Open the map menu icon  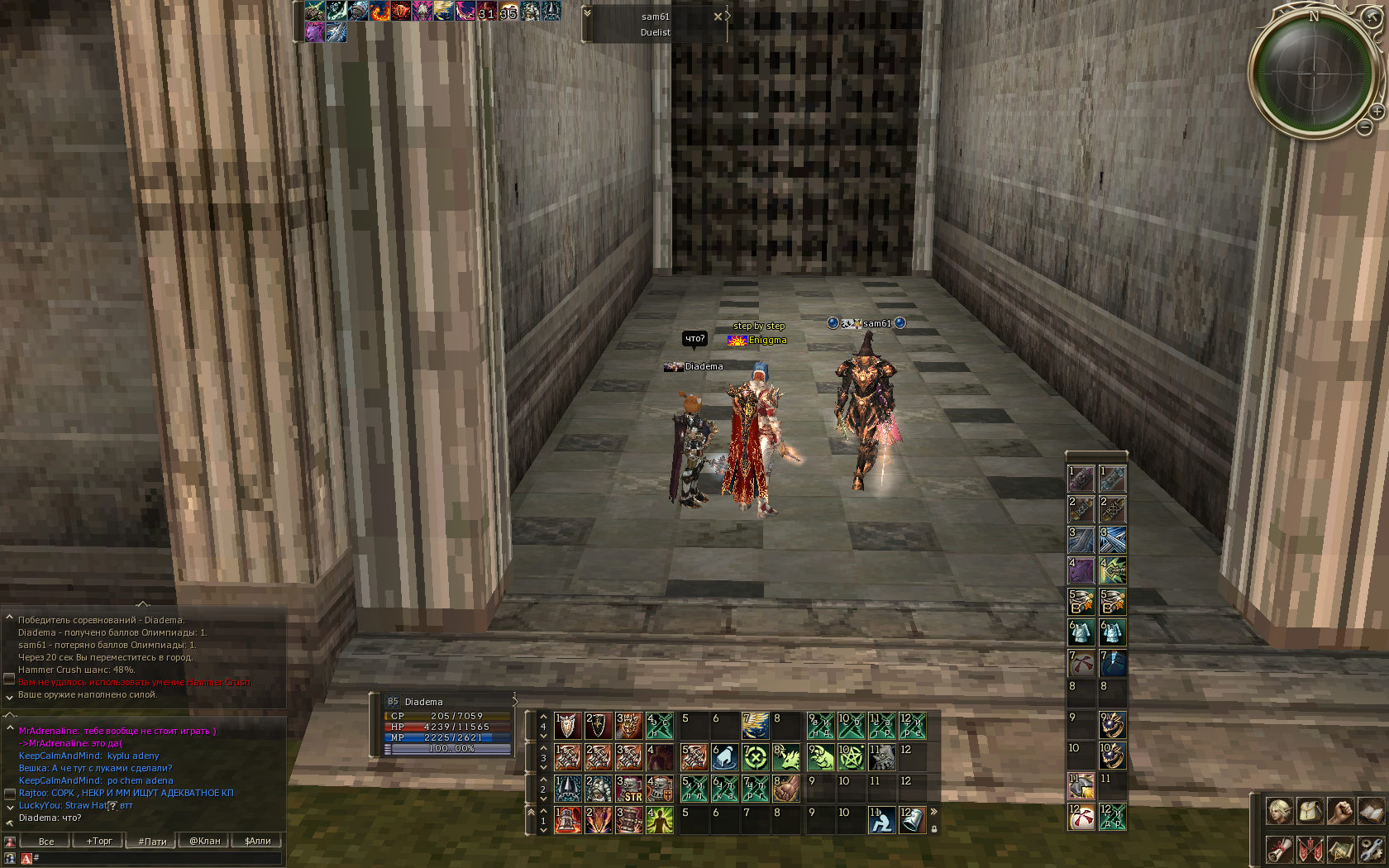pyautogui.click(x=1340, y=849)
